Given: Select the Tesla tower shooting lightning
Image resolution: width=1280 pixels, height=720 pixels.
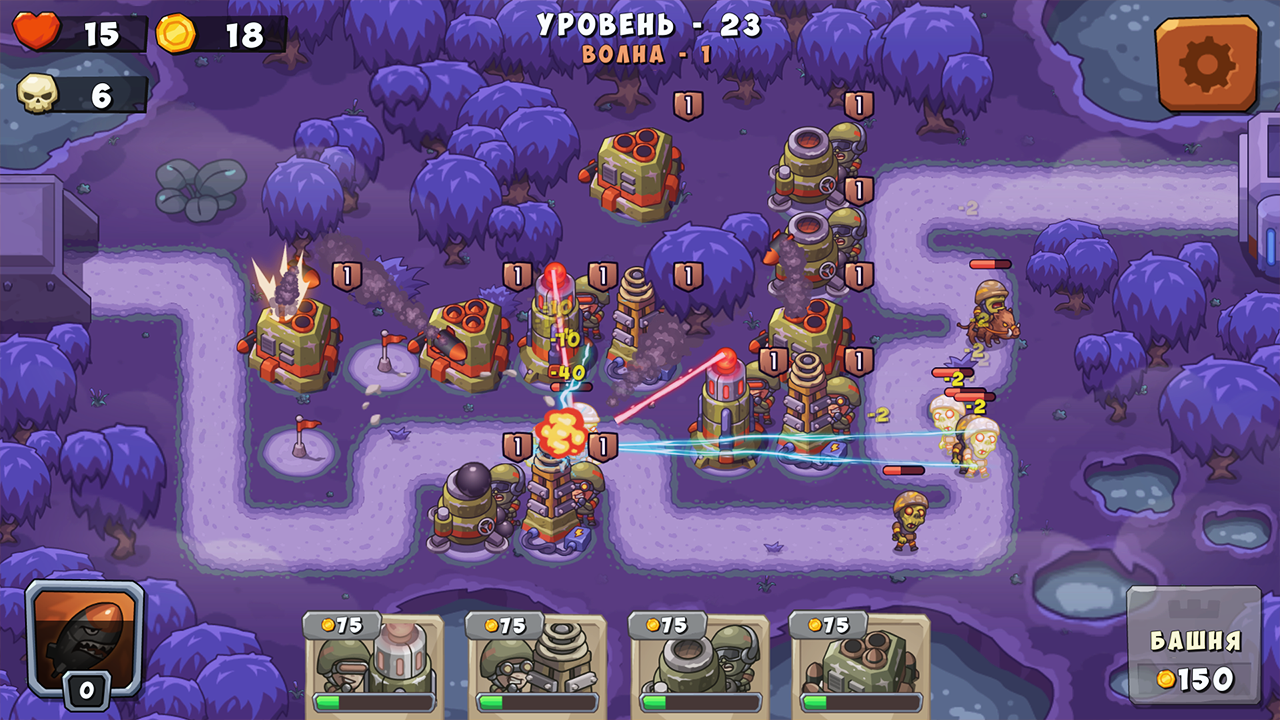Looking at the screenshot, I should point(555,500).
